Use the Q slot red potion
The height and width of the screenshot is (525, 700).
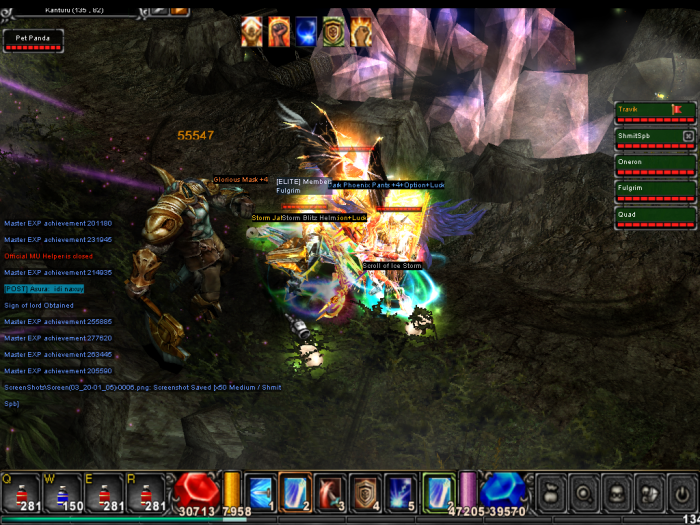(x=20, y=491)
